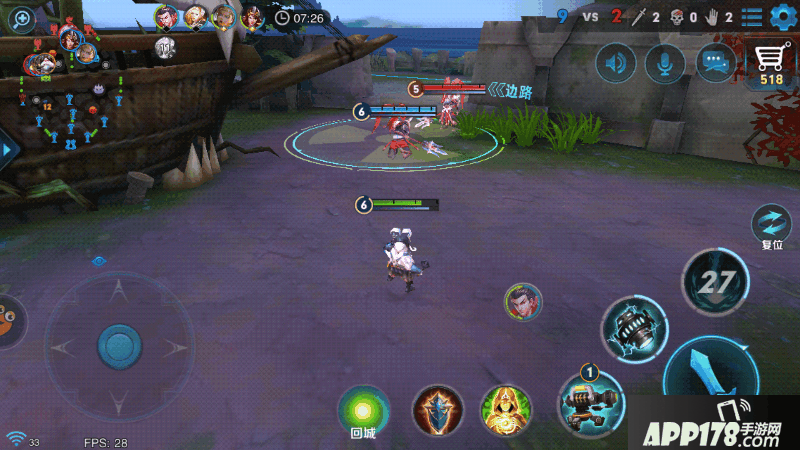
Task: Open the minimap battlefield overview
Action: coord(70,100)
